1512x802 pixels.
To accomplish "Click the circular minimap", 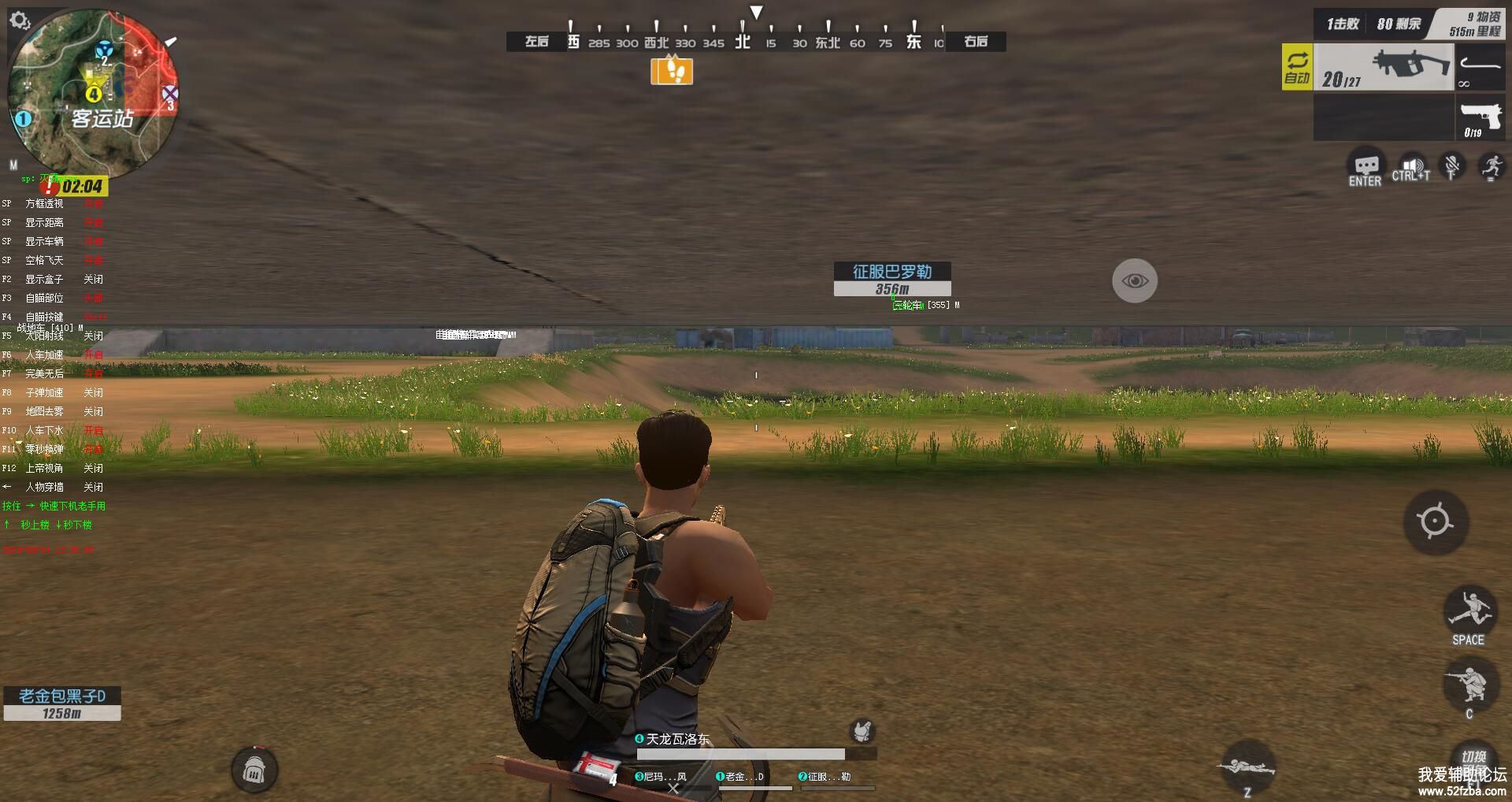I will pyautogui.click(x=93, y=93).
